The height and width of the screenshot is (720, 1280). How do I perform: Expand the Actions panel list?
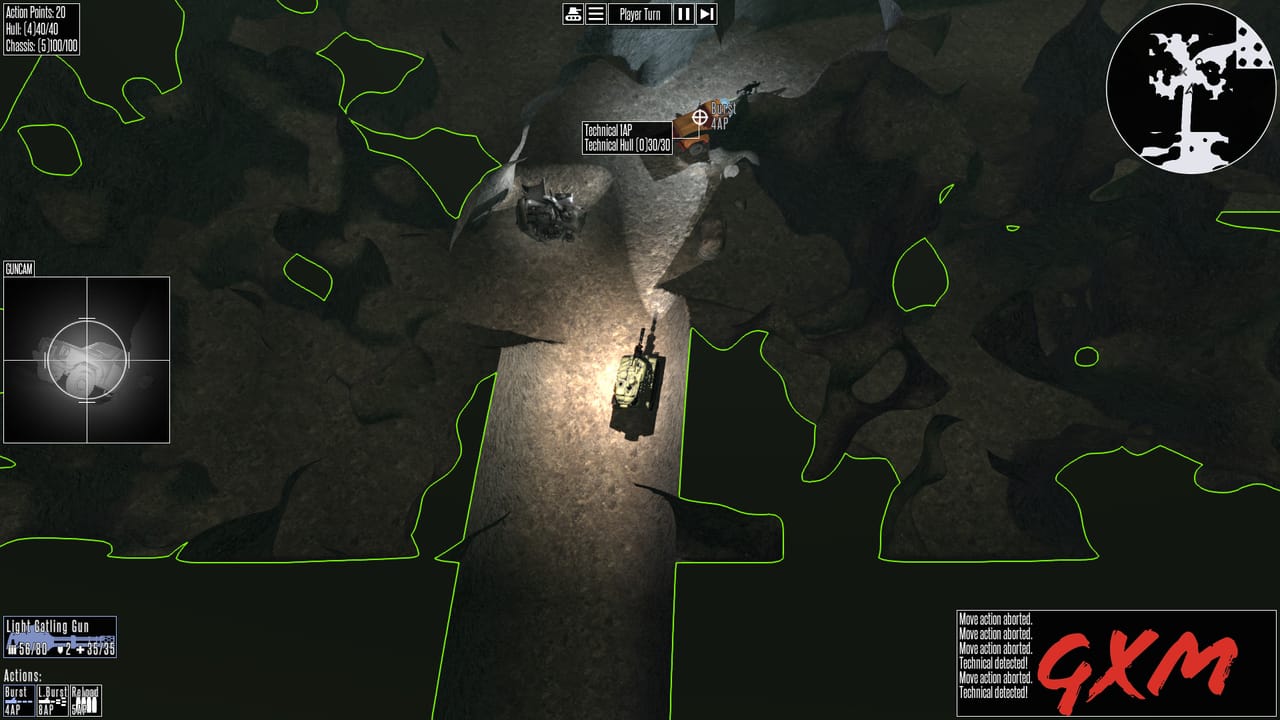pos(22,675)
